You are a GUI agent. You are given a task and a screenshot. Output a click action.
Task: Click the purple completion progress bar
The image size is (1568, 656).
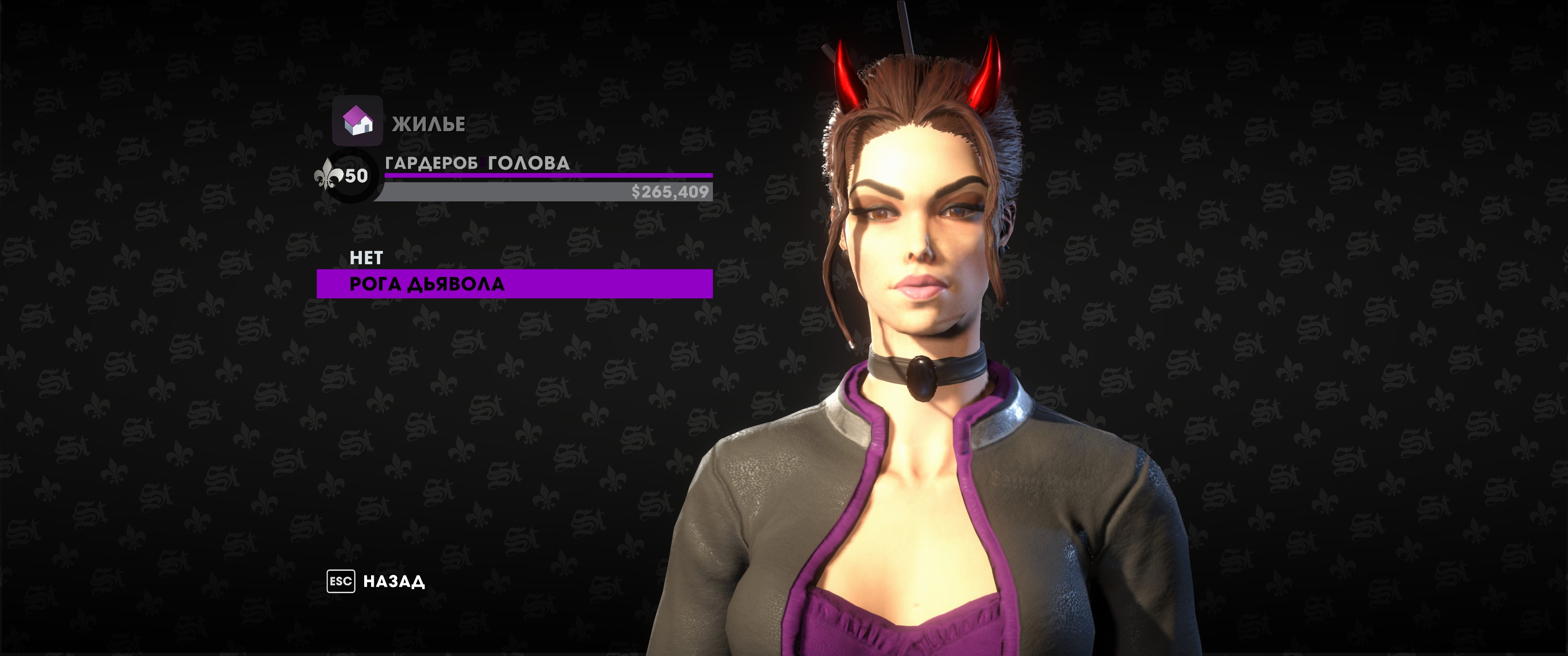(x=548, y=174)
